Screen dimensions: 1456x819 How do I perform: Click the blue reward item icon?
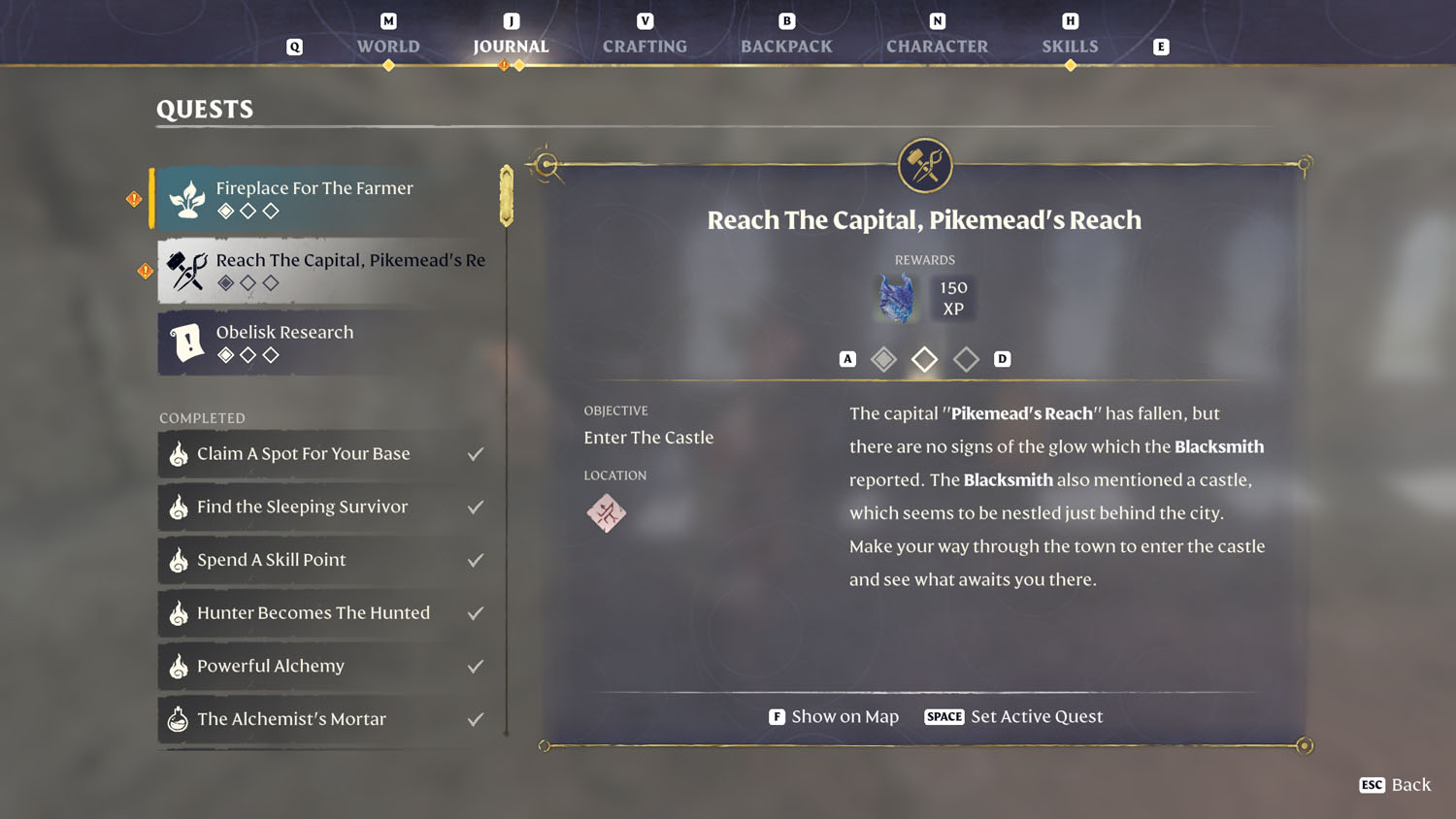(x=896, y=298)
